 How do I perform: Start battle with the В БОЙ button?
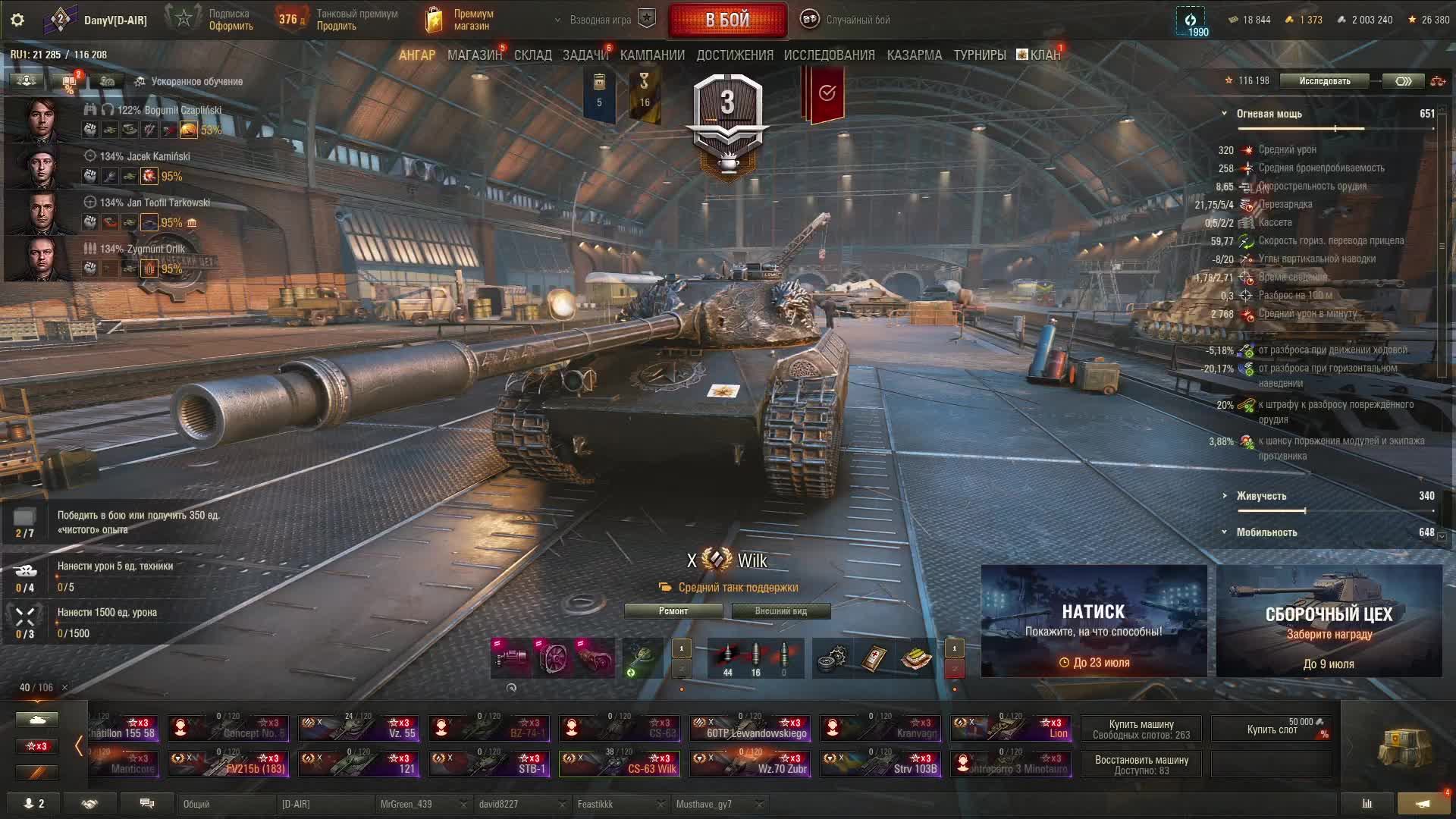[727, 20]
